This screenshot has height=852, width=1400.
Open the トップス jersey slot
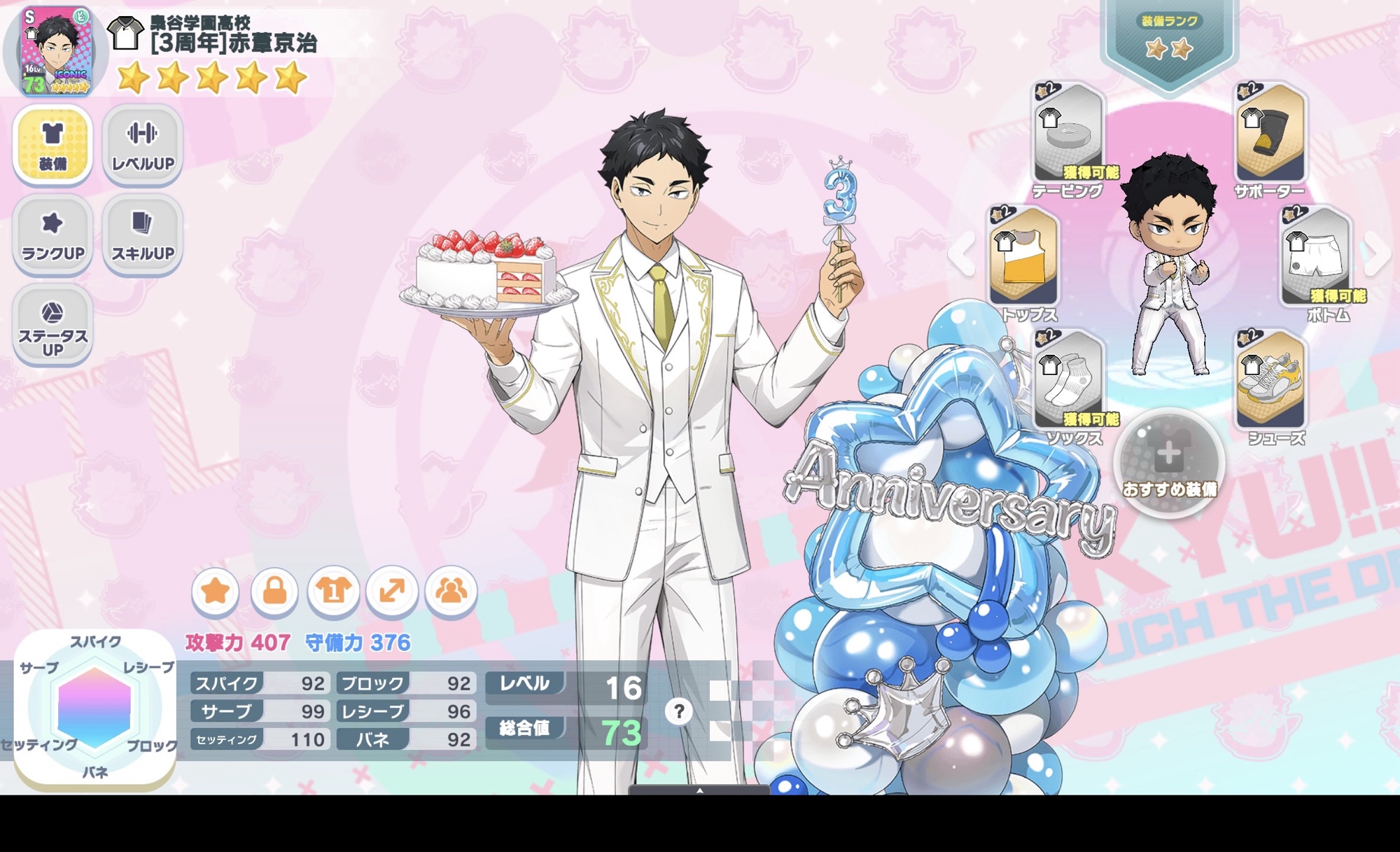[1023, 257]
